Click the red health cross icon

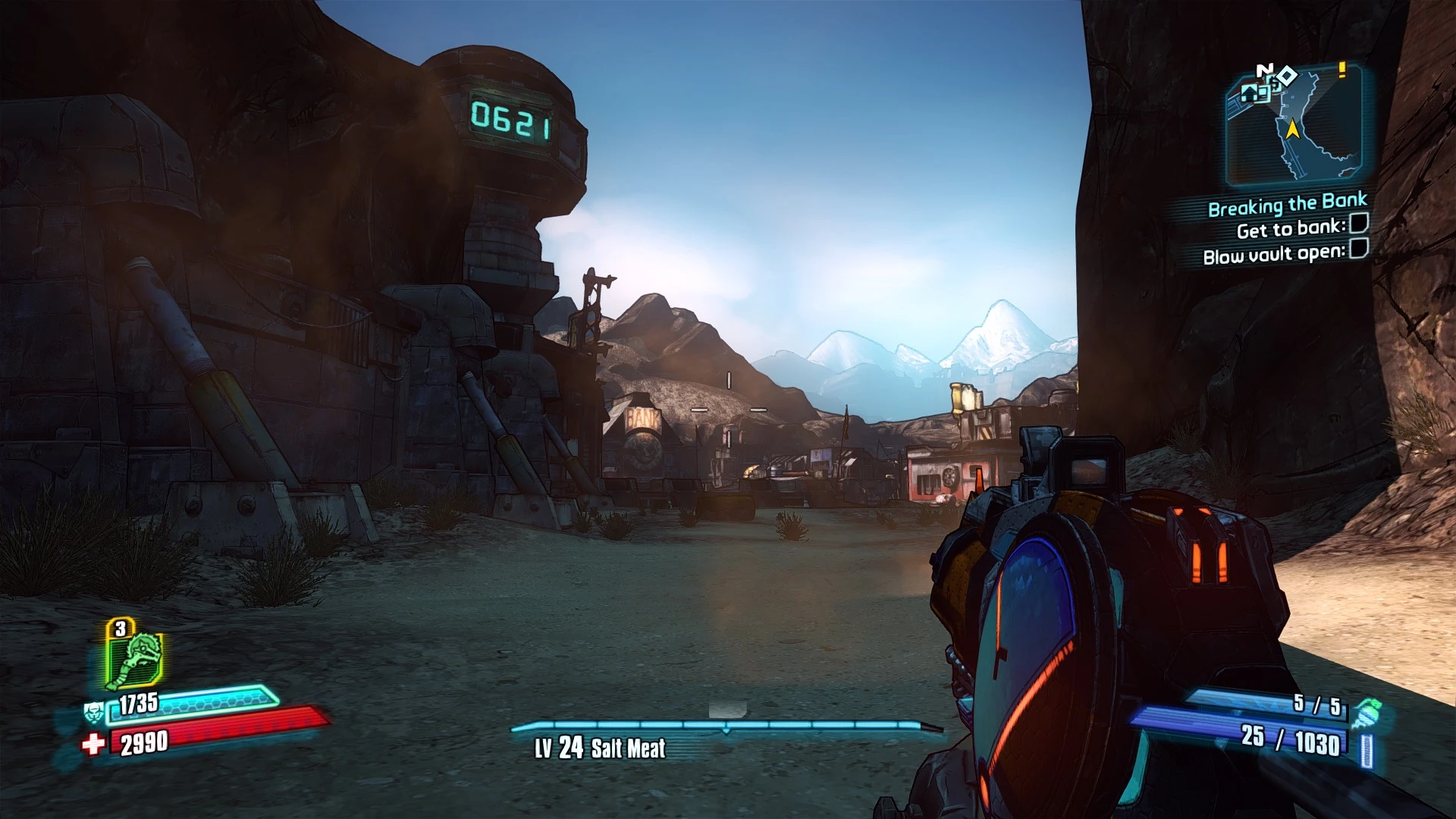pos(93,745)
